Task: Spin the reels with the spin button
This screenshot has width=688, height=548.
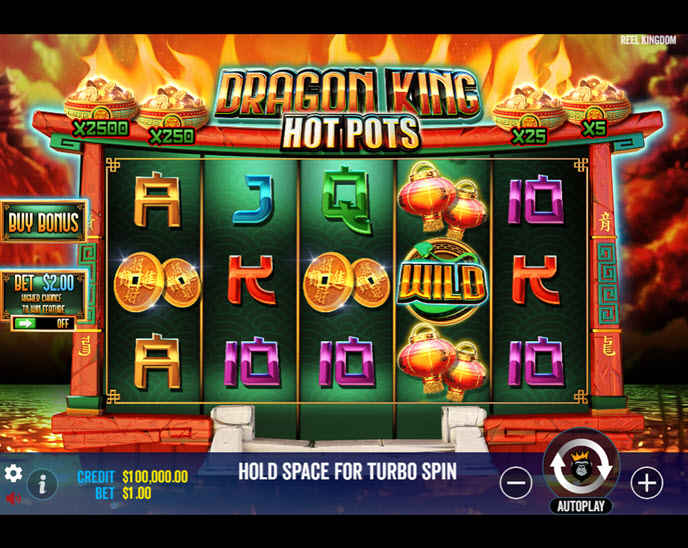Action: point(581,467)
